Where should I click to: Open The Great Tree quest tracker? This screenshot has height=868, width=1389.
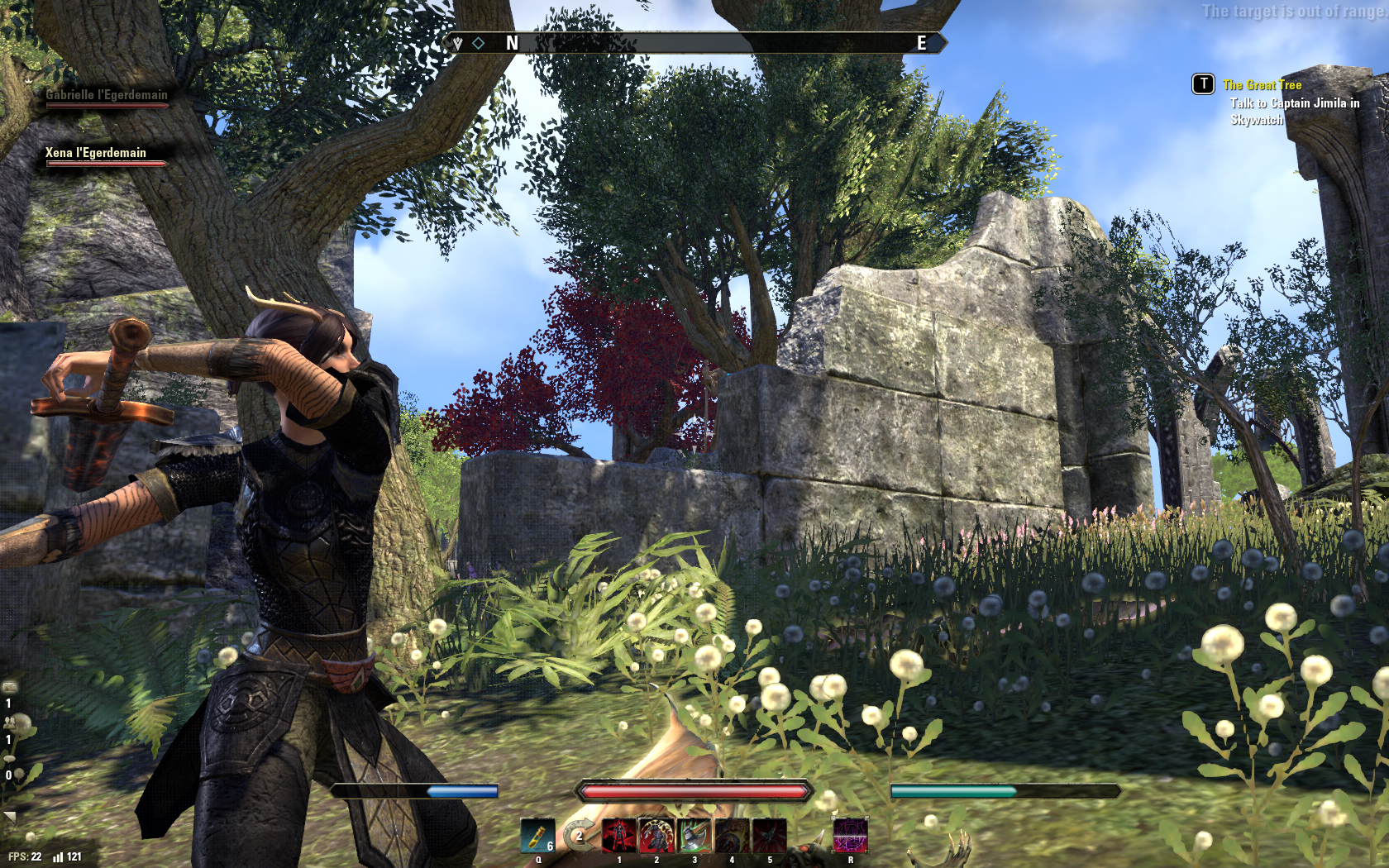(x=1262, y=85)
